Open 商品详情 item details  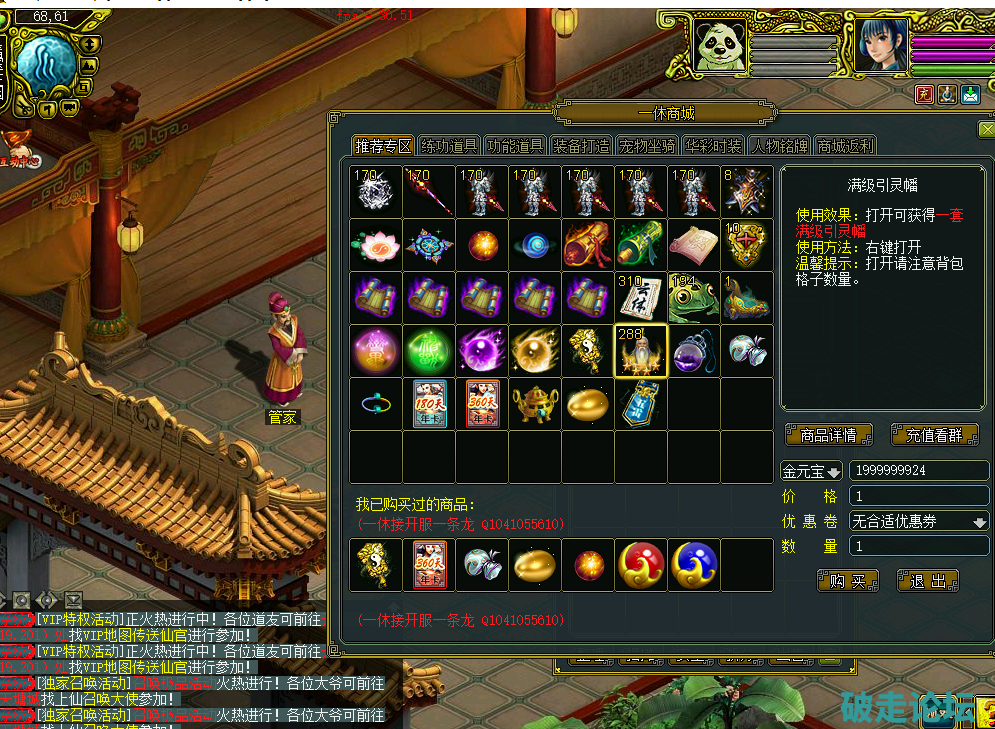tap(829, 436)
